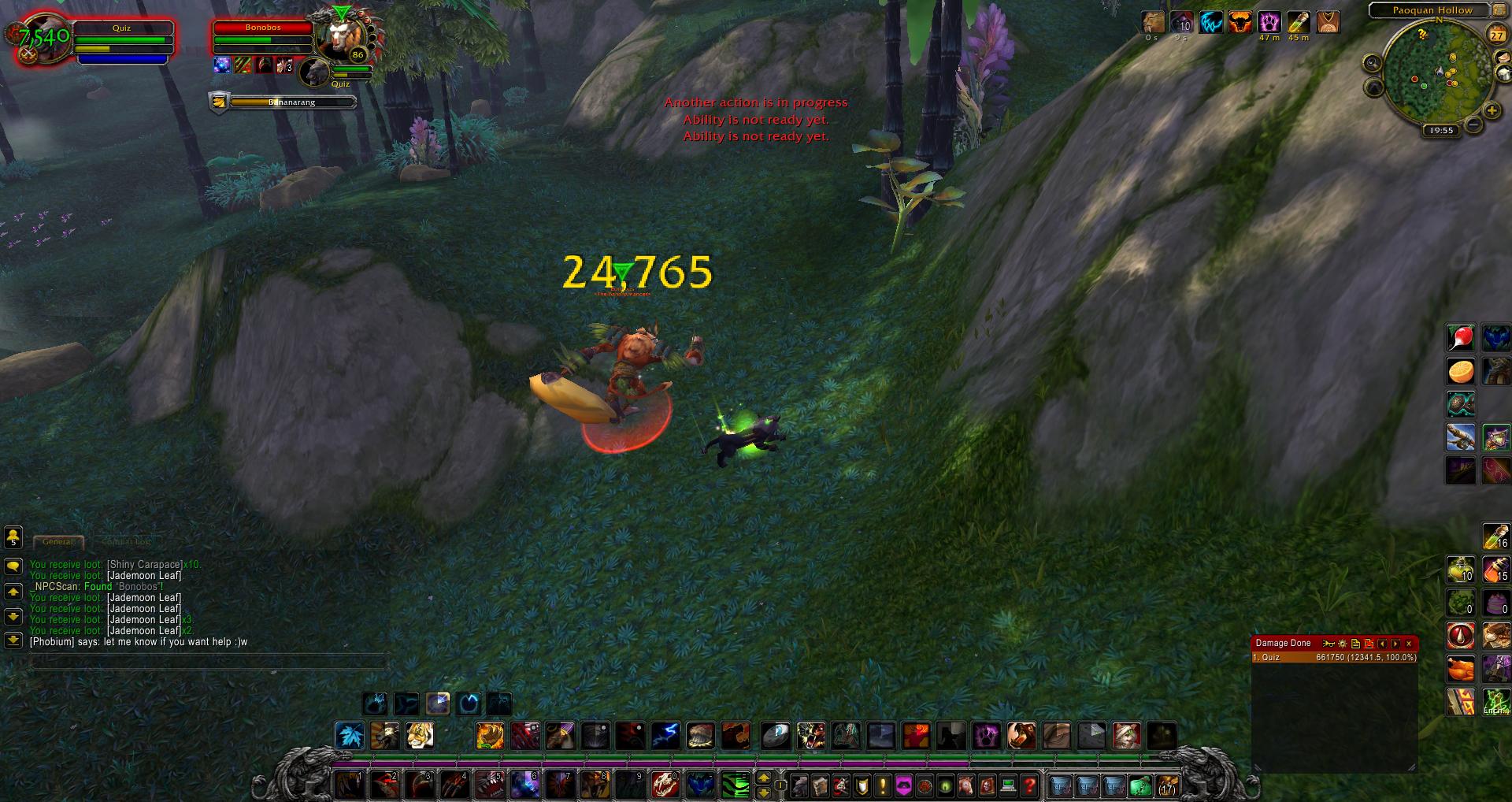The width and height of the screenshot is (1512, 802).
Task: Switch to the General chat tab
Action: [58, 541]
